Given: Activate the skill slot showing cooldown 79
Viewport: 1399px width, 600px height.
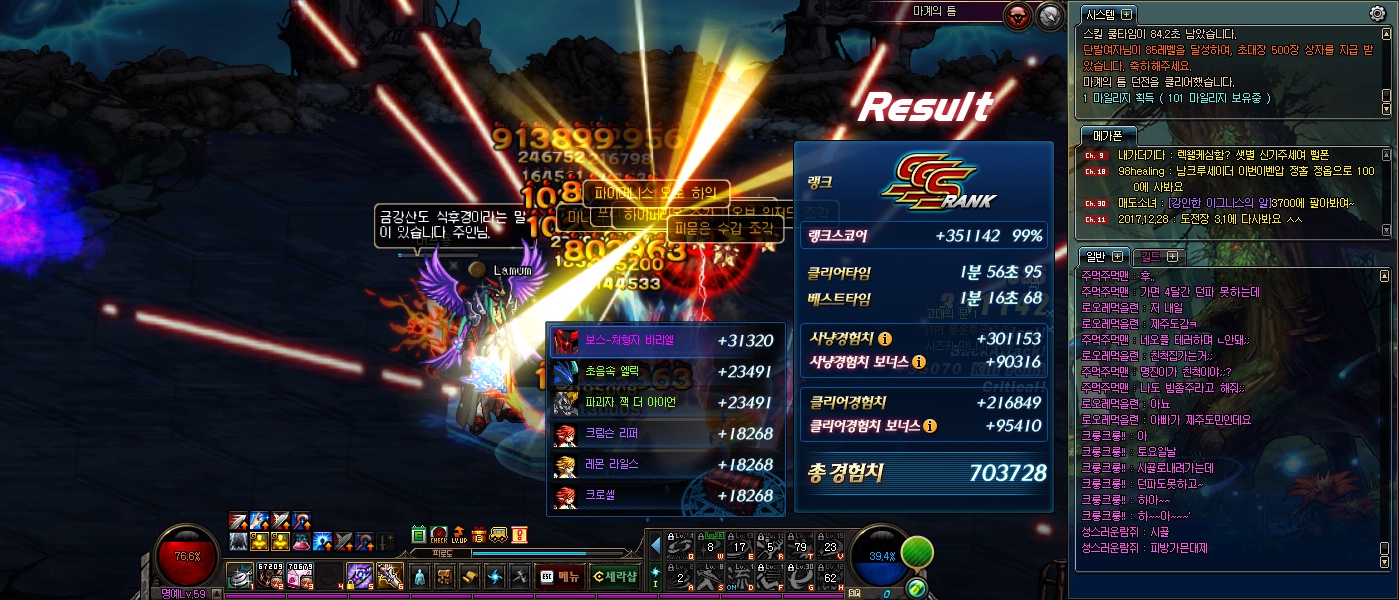Looking at the screenshot, I should pyautogui.click(x=800, y=545).
